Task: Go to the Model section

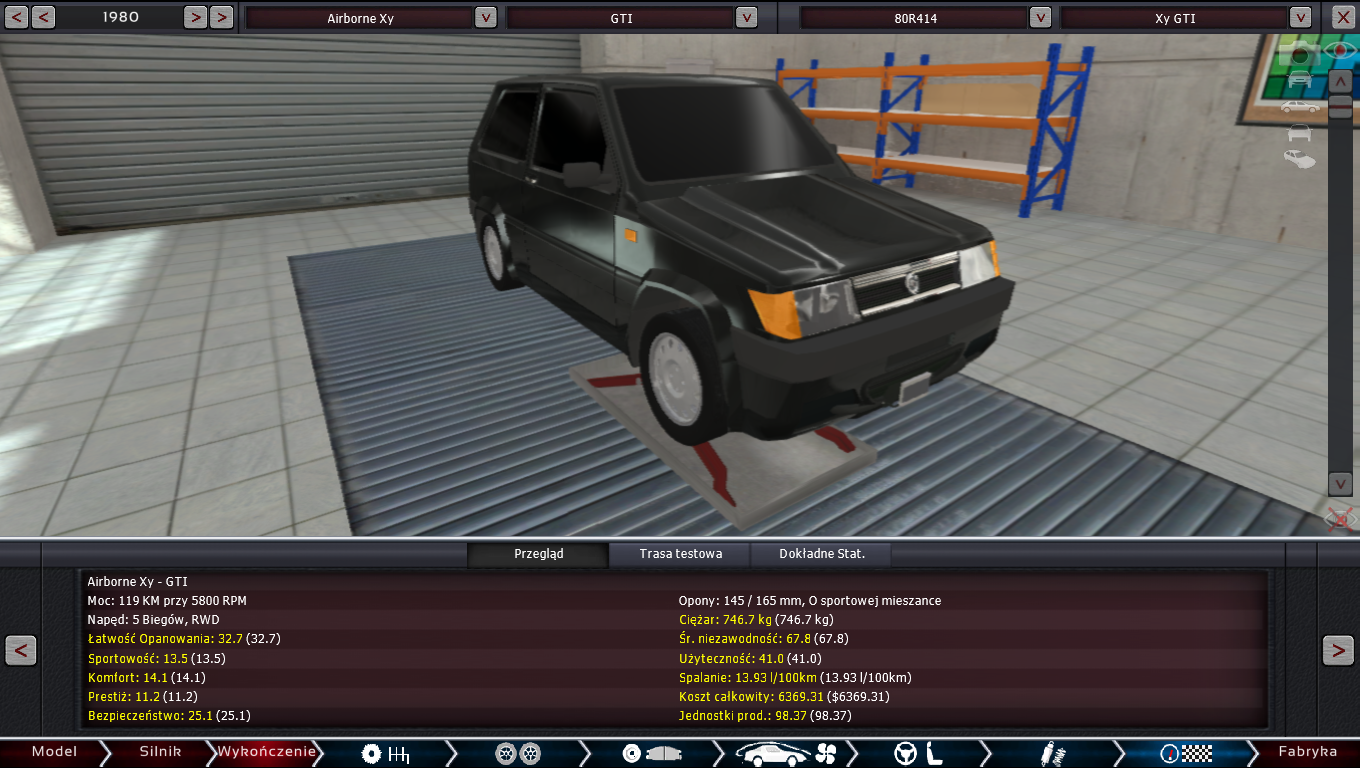Action: point(54,752)
